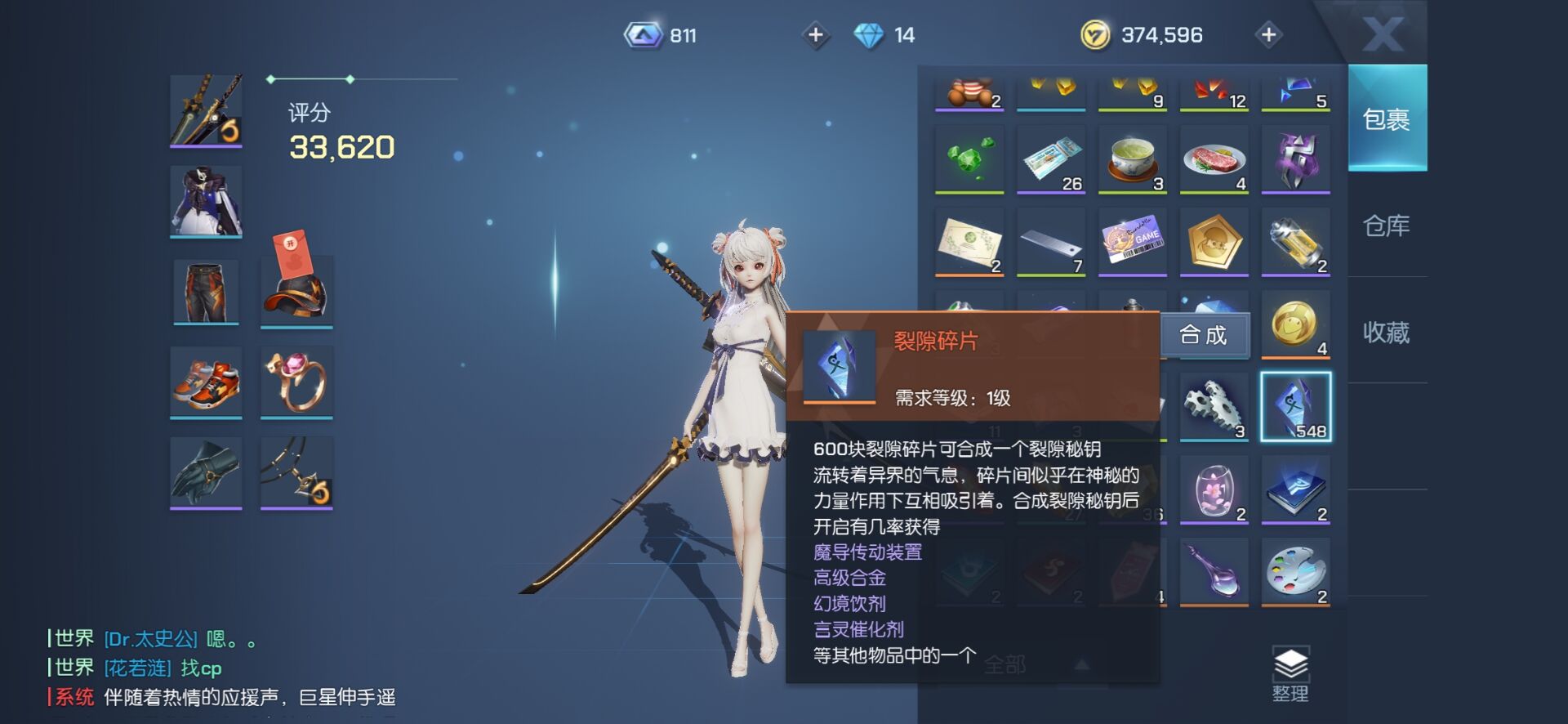The image size is (1568, 724).
Task: Select the paint palette item in the bag
Action: pos(1294,572)
